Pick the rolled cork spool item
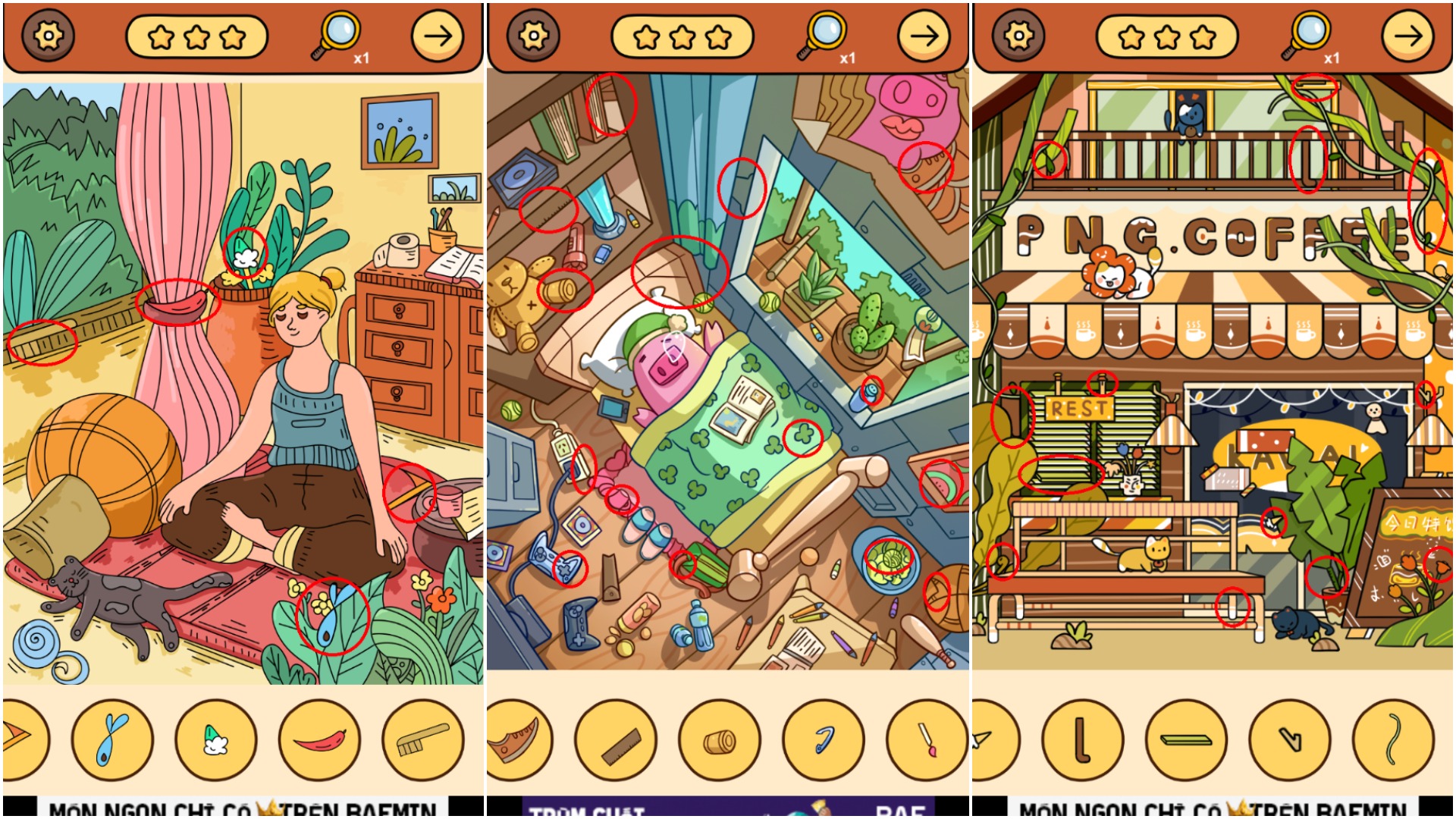1456x819 pixels. (x=719, y=739)
